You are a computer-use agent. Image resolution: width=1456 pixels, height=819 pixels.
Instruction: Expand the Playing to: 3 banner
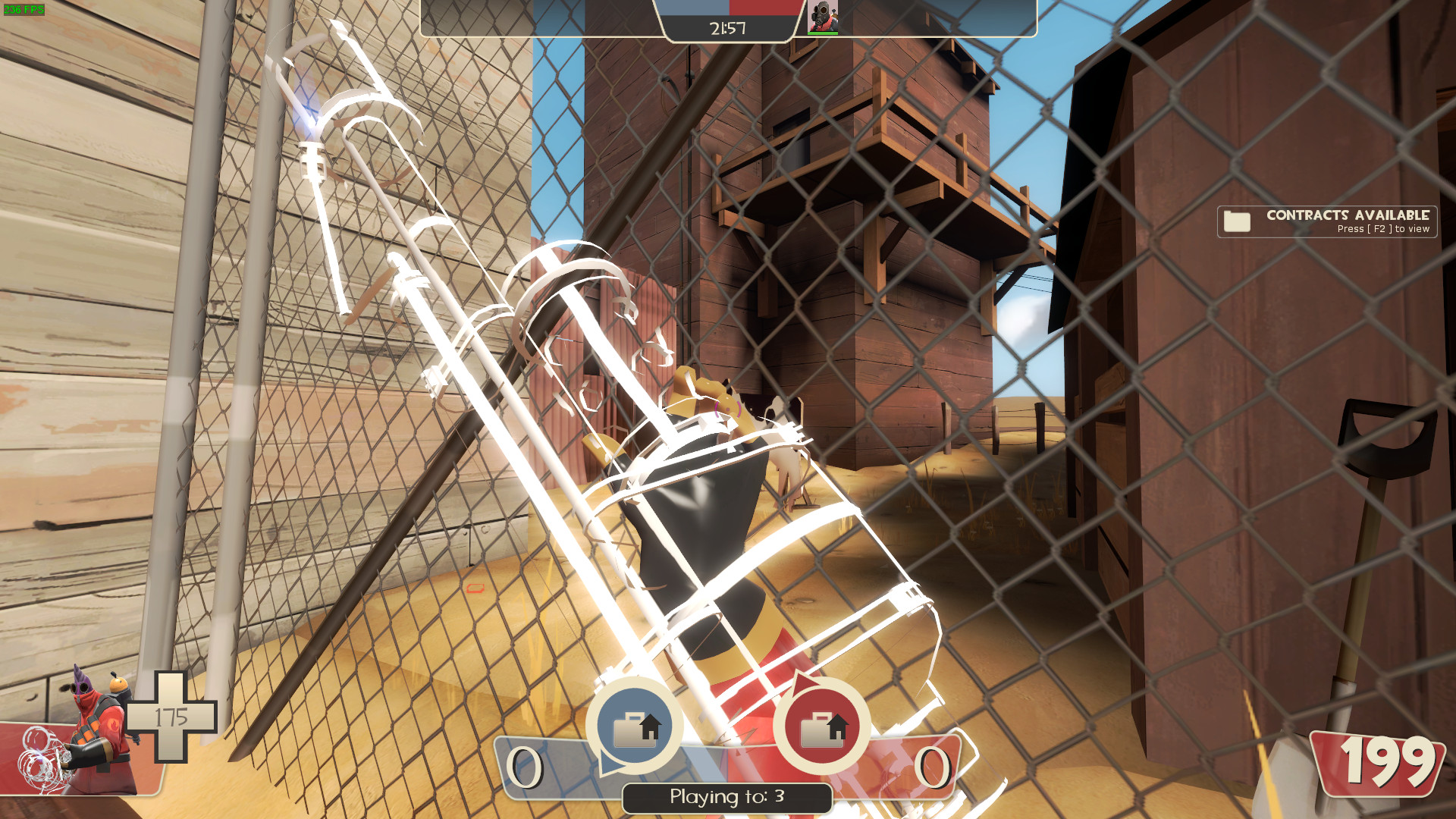pos(727,797)
